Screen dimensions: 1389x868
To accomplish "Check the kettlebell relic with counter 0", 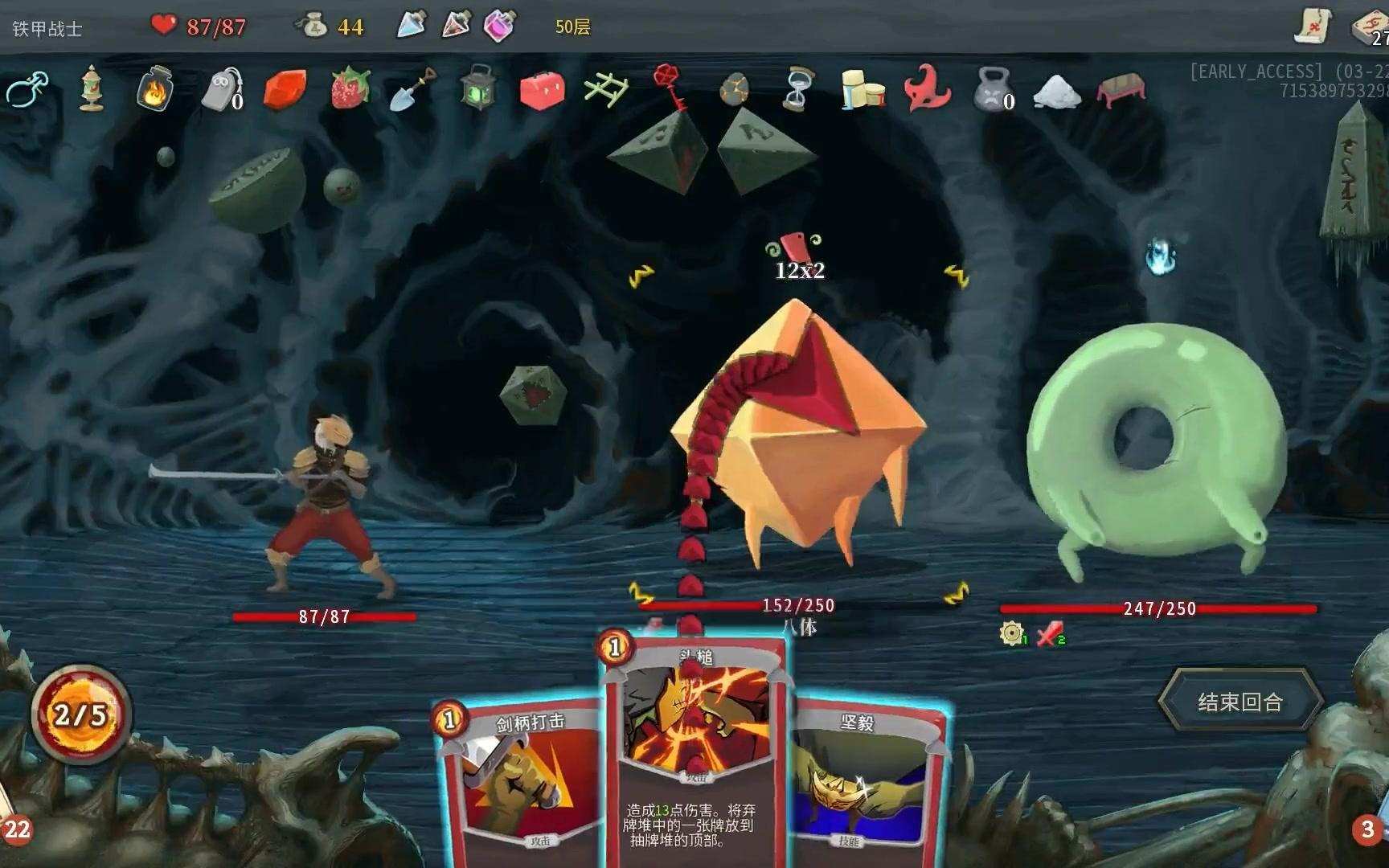I will tap(994, 88).
